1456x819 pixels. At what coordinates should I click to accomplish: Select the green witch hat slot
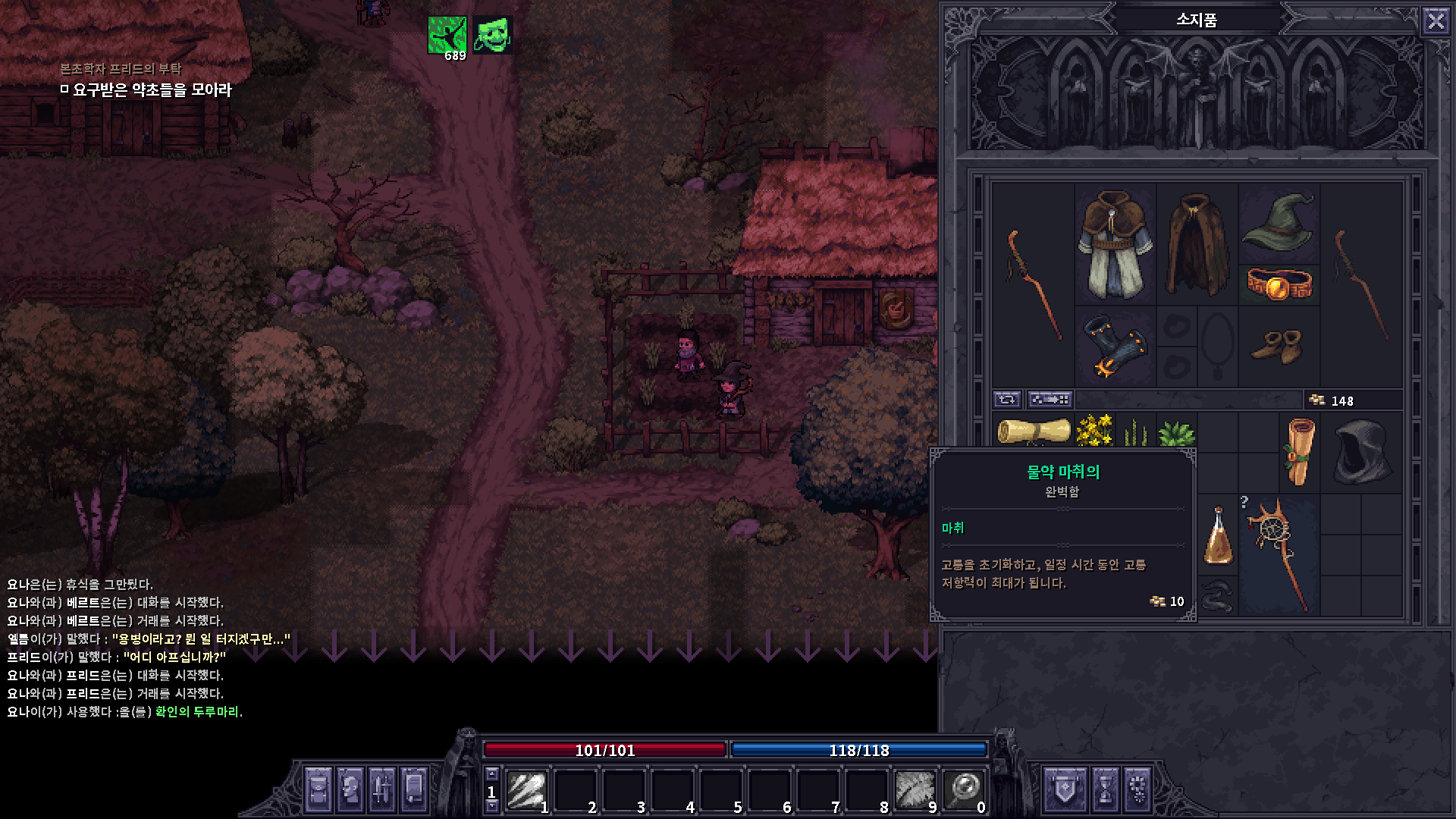pos(1279,221)
